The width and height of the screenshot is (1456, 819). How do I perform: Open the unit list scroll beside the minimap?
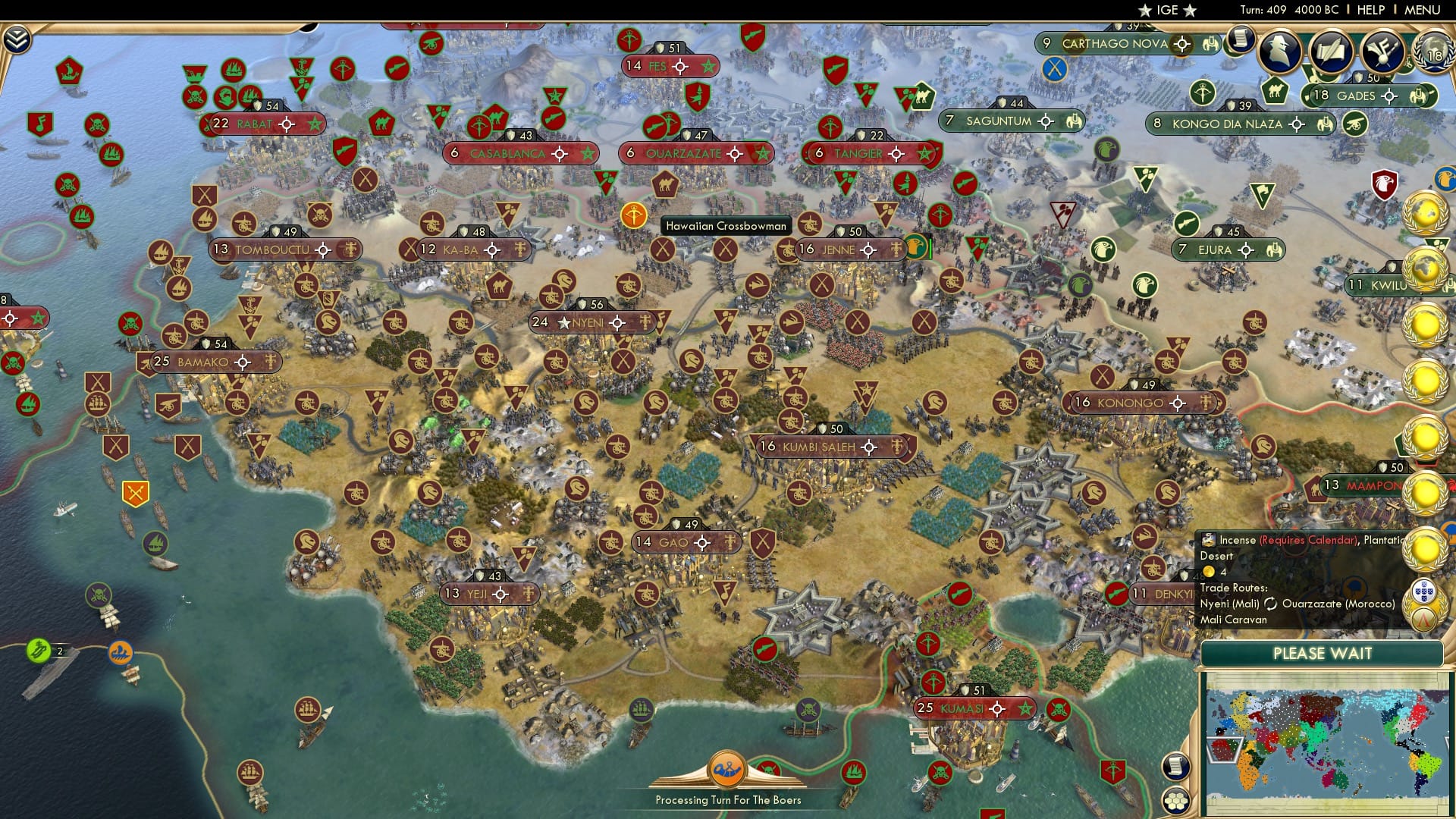(1176, 767)
